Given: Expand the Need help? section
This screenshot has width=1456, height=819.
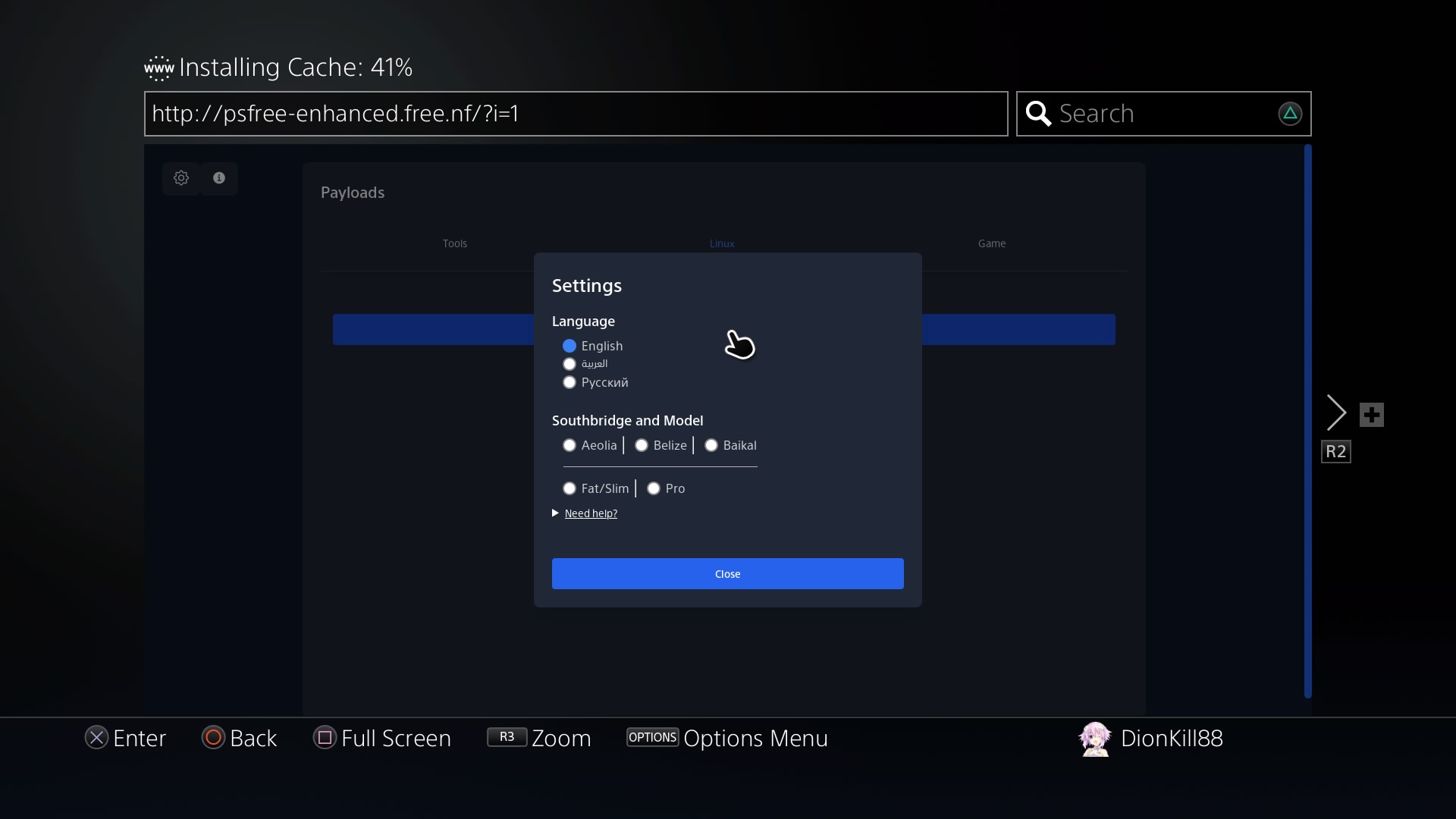Looking at the screenshot, I should click(590, 514).
